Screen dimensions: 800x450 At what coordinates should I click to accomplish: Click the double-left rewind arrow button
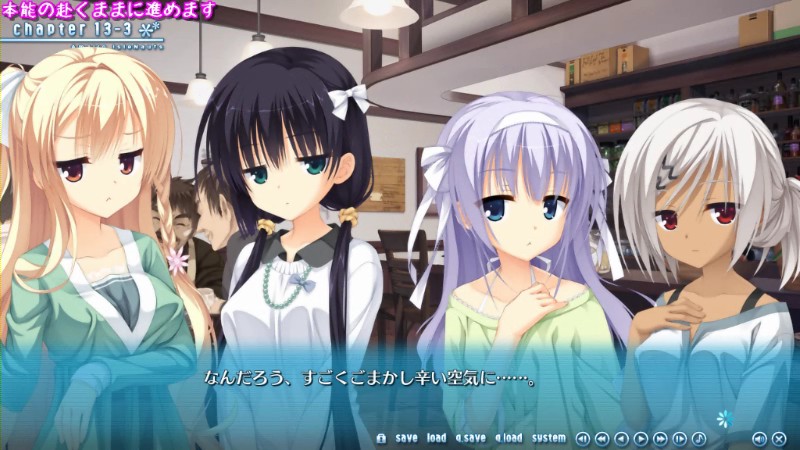(x=601, y=438)
